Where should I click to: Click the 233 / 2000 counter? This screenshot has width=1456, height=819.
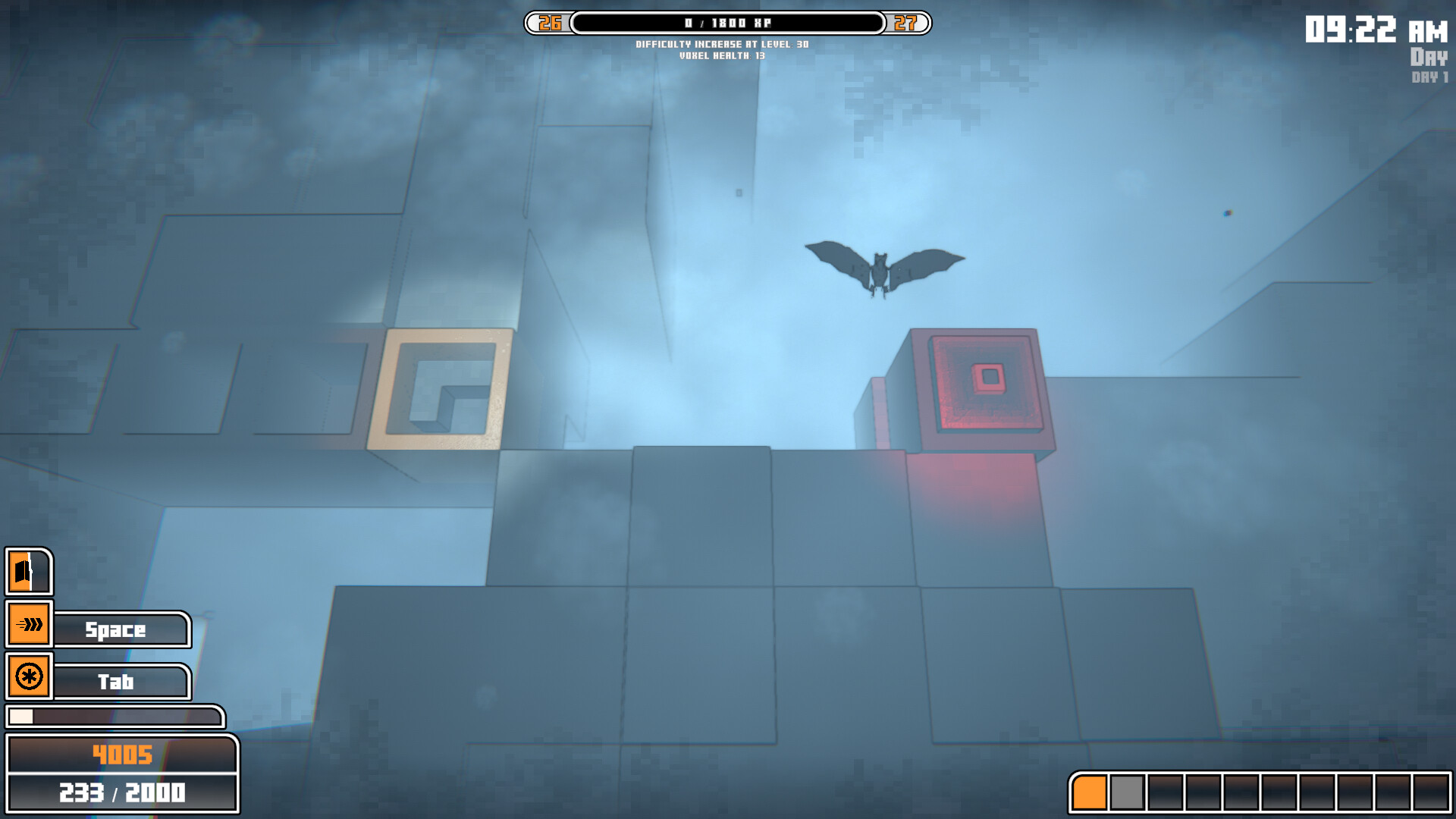121,791
